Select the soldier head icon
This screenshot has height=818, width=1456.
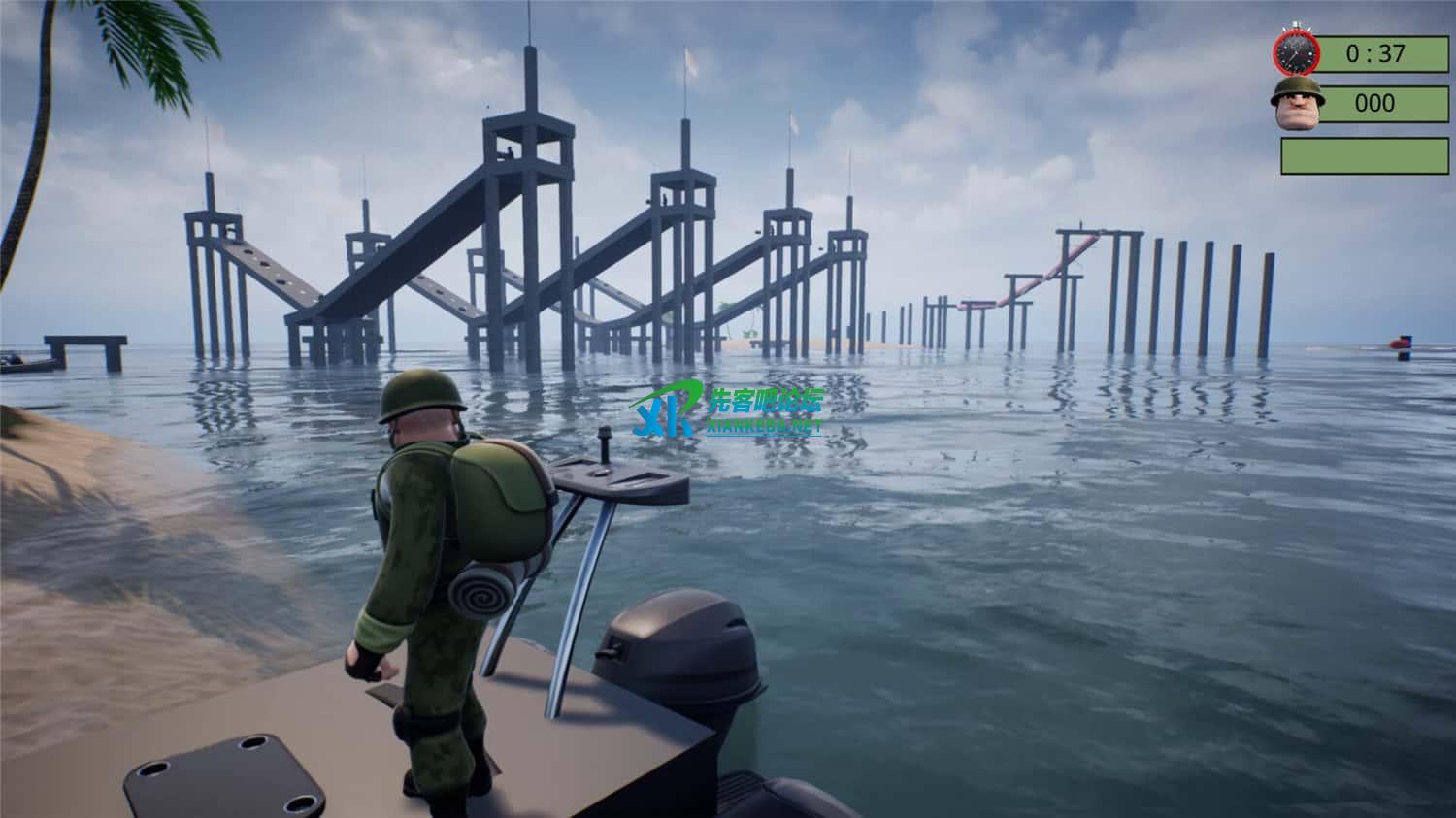tap(1295, 103)
